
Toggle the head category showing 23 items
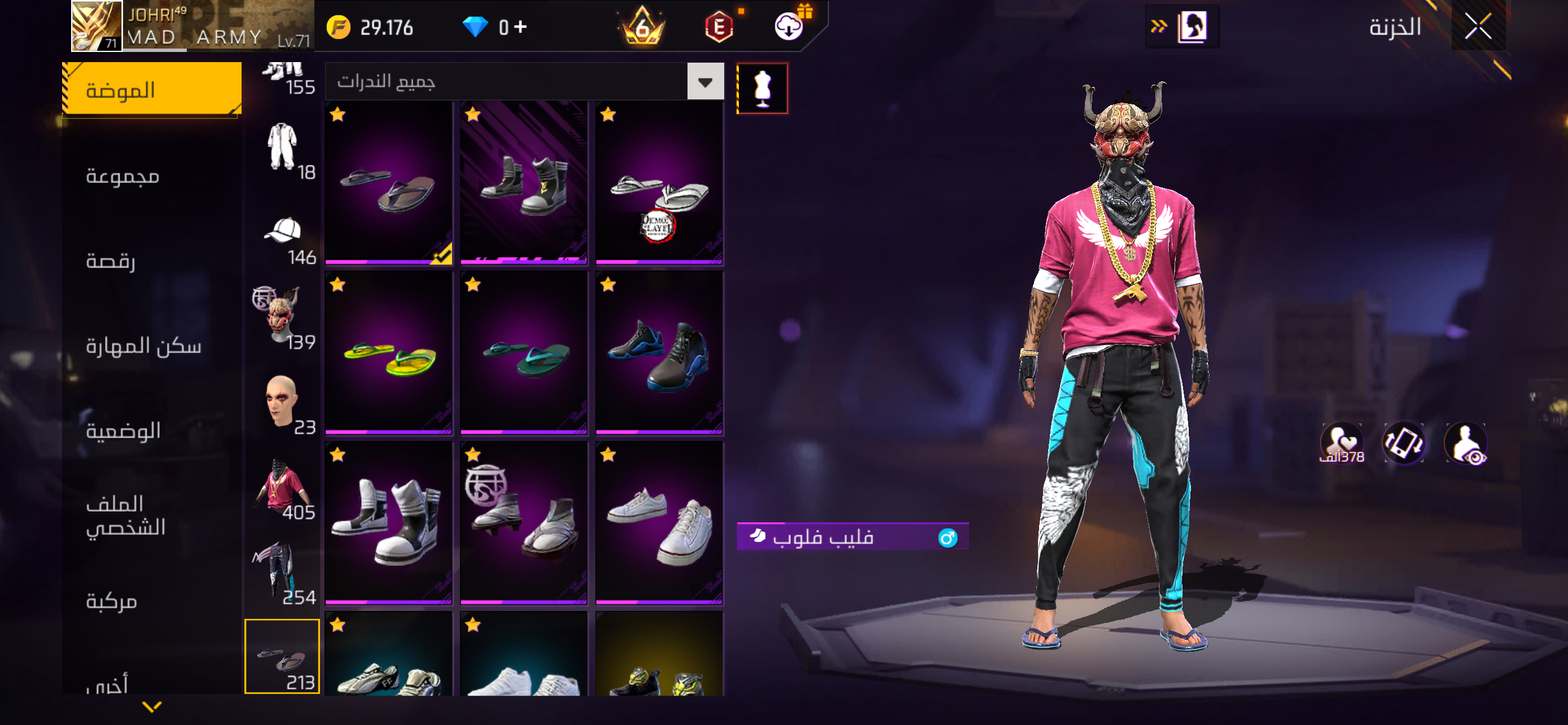tap(282, 402)
